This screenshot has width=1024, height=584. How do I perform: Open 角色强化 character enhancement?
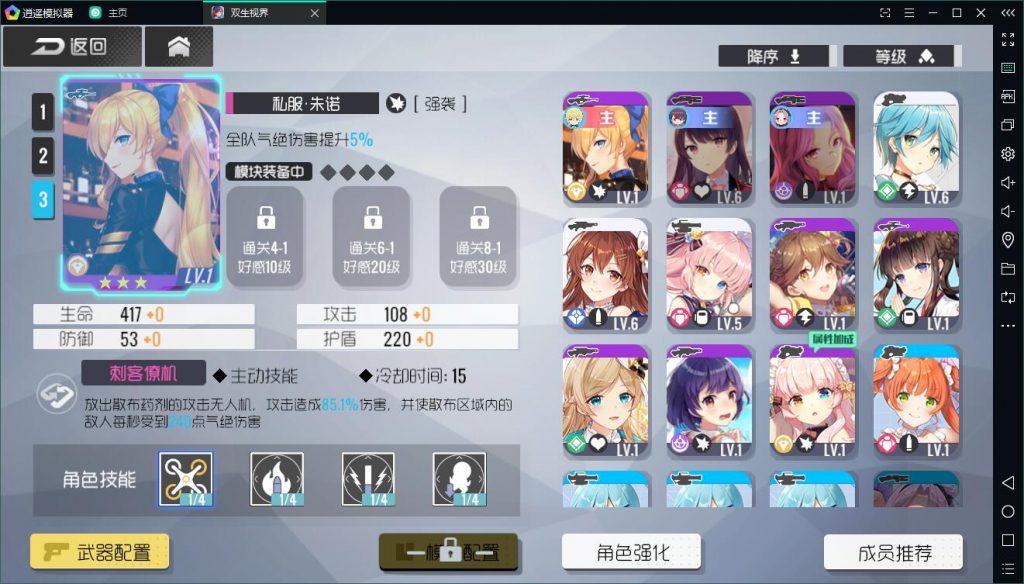pos(632,552)
